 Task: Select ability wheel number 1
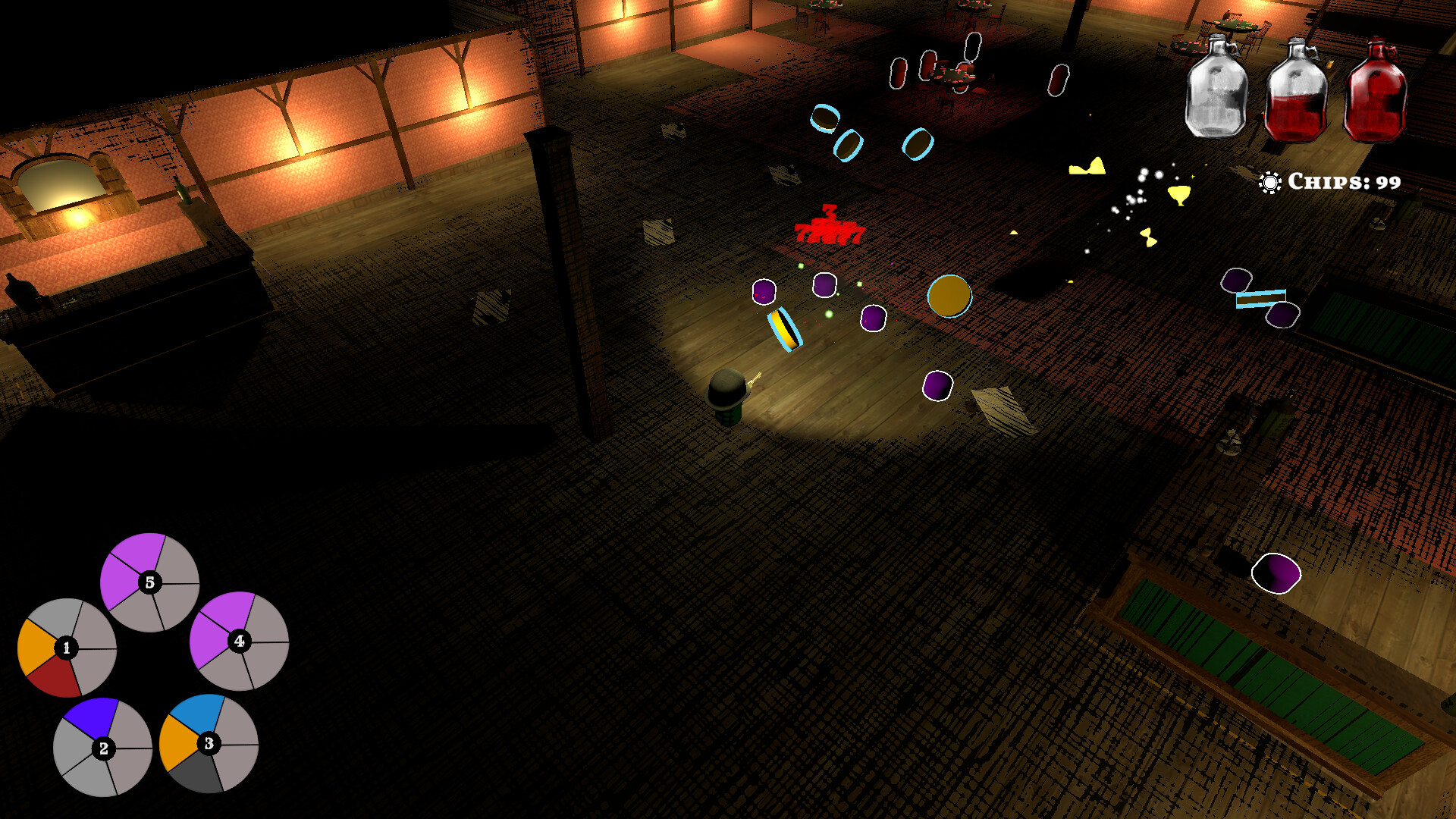pos(68,648)
